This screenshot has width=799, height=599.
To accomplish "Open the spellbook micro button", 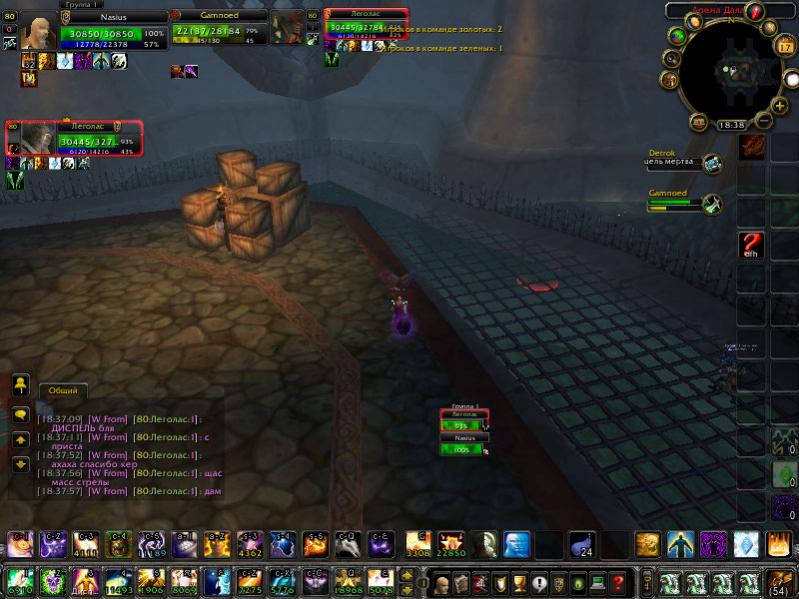I will (460, 582).
